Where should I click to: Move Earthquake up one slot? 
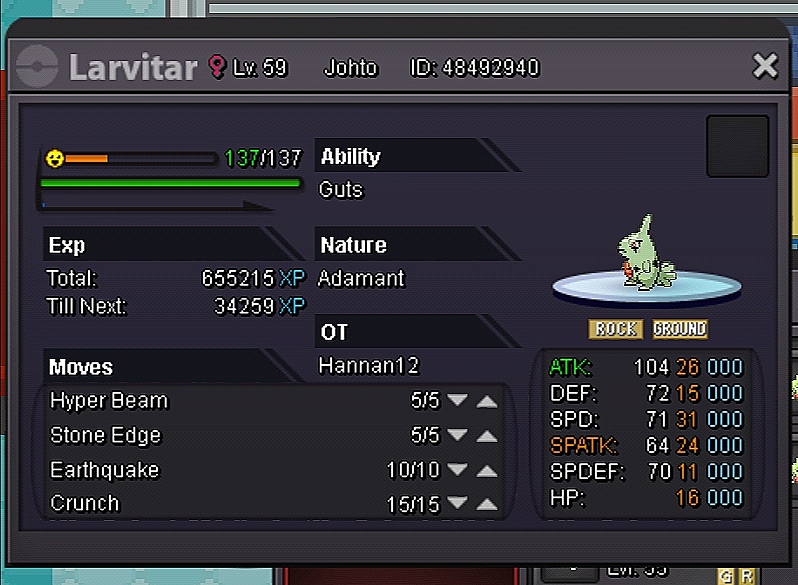(x=486, y=470)
